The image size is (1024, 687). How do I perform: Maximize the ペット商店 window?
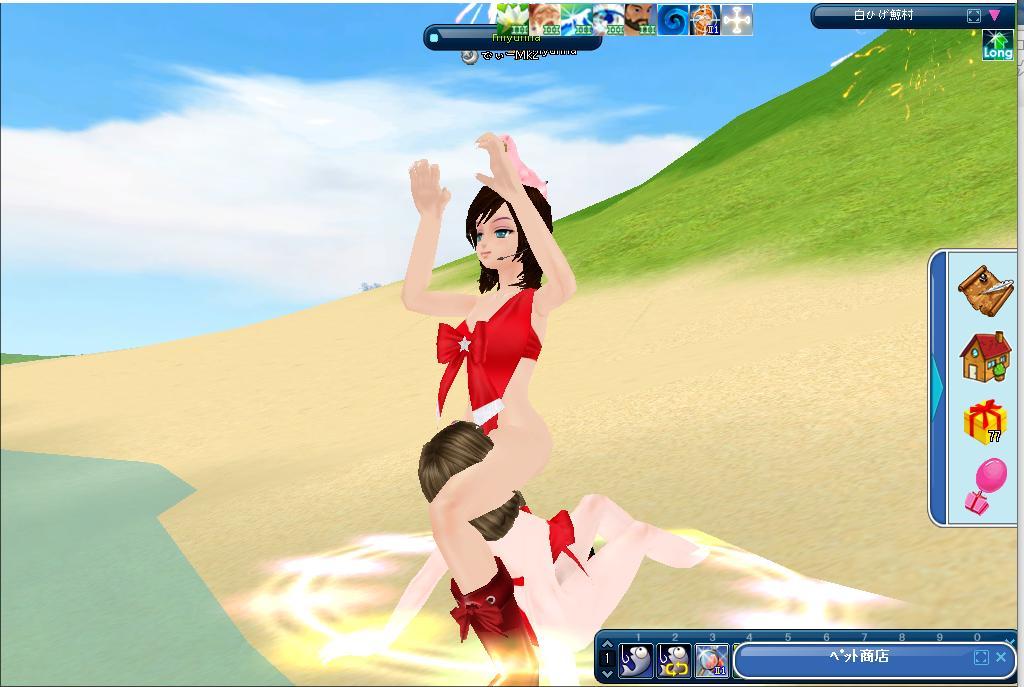tap(980, 657)
